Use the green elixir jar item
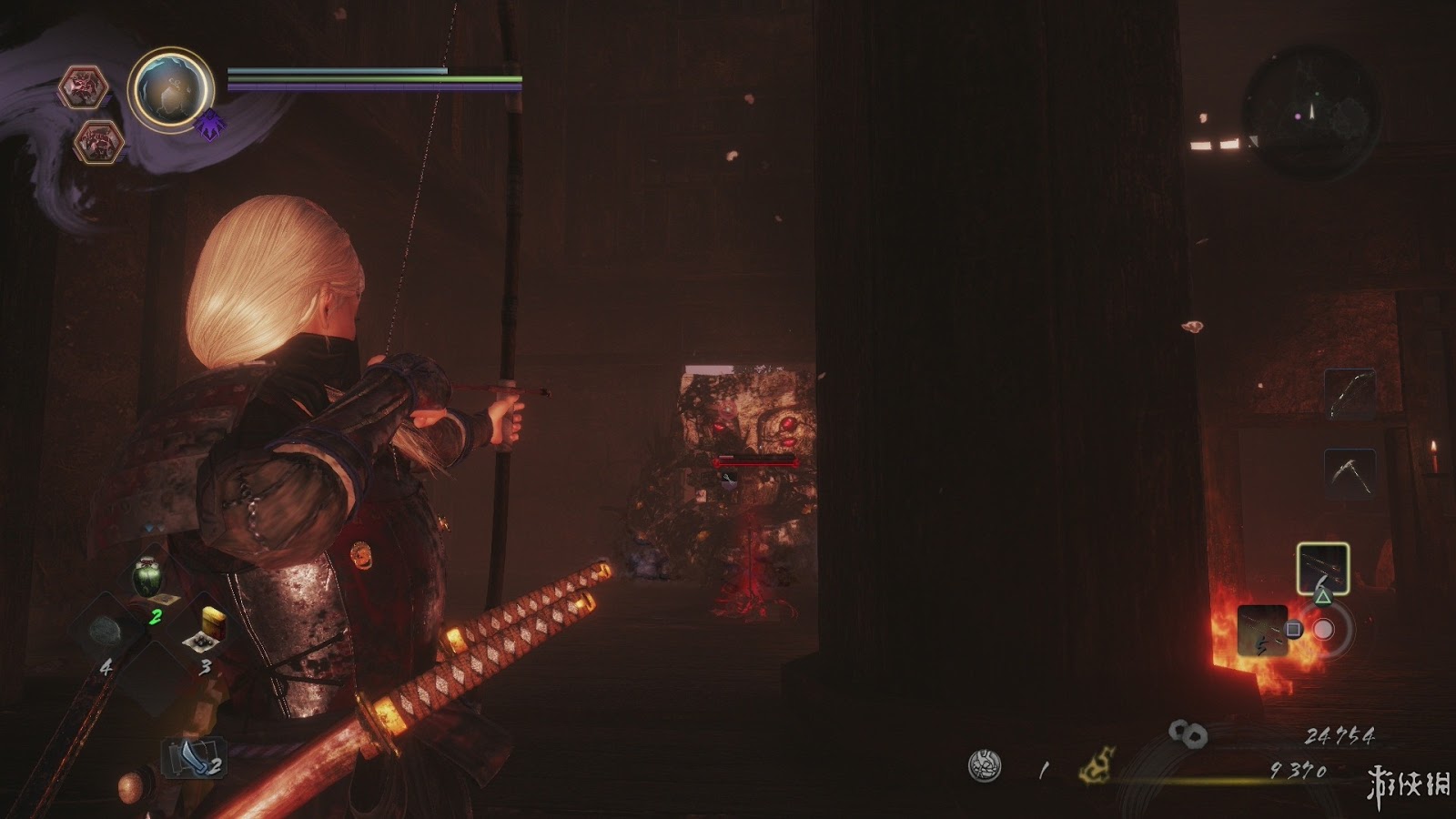Image resolution: width=1456 pixels, height=819 pixels. coord(147,578)
